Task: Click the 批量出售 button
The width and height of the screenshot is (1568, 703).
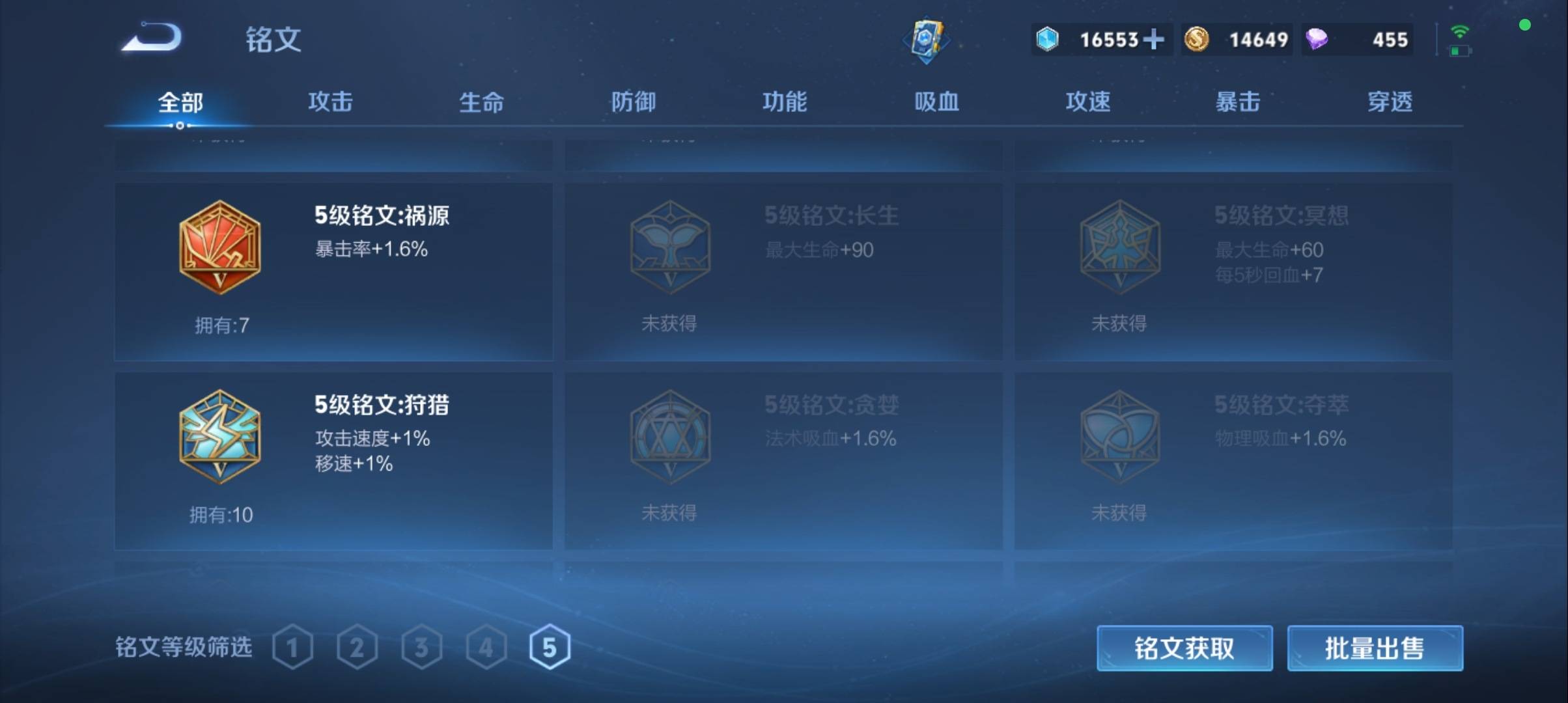Action: [1375, 648]
